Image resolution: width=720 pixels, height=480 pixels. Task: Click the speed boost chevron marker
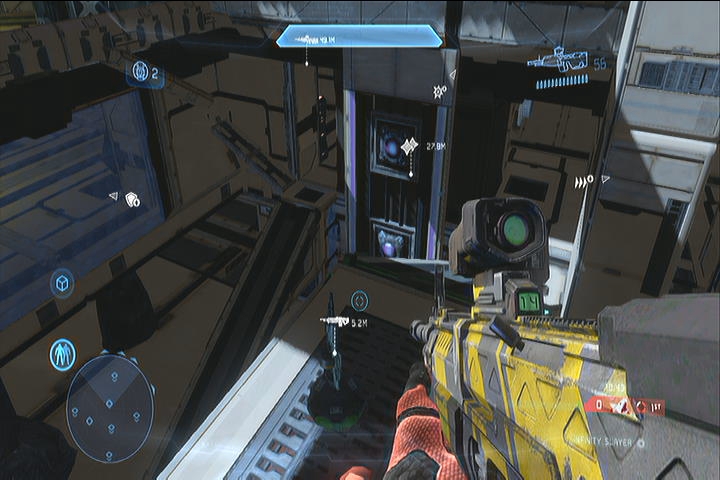point(583,181)
